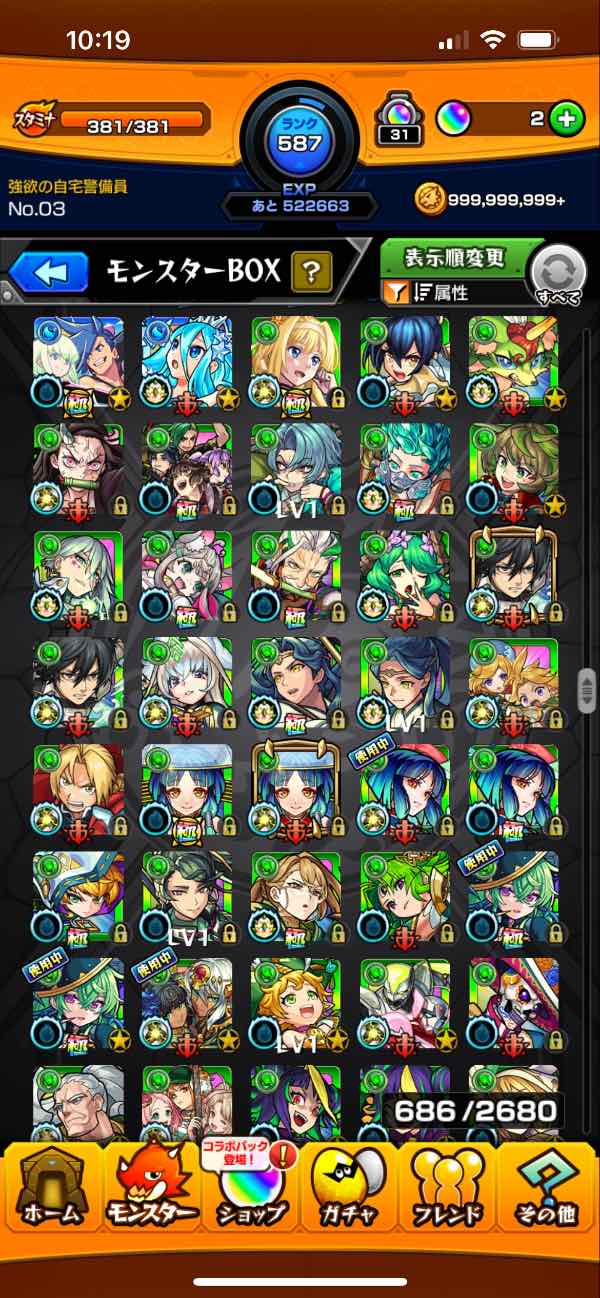Tap the すべて refresh filter button
Viewport: 600px width, 1298px height.
pyautogui.click(x=558, y=275)
